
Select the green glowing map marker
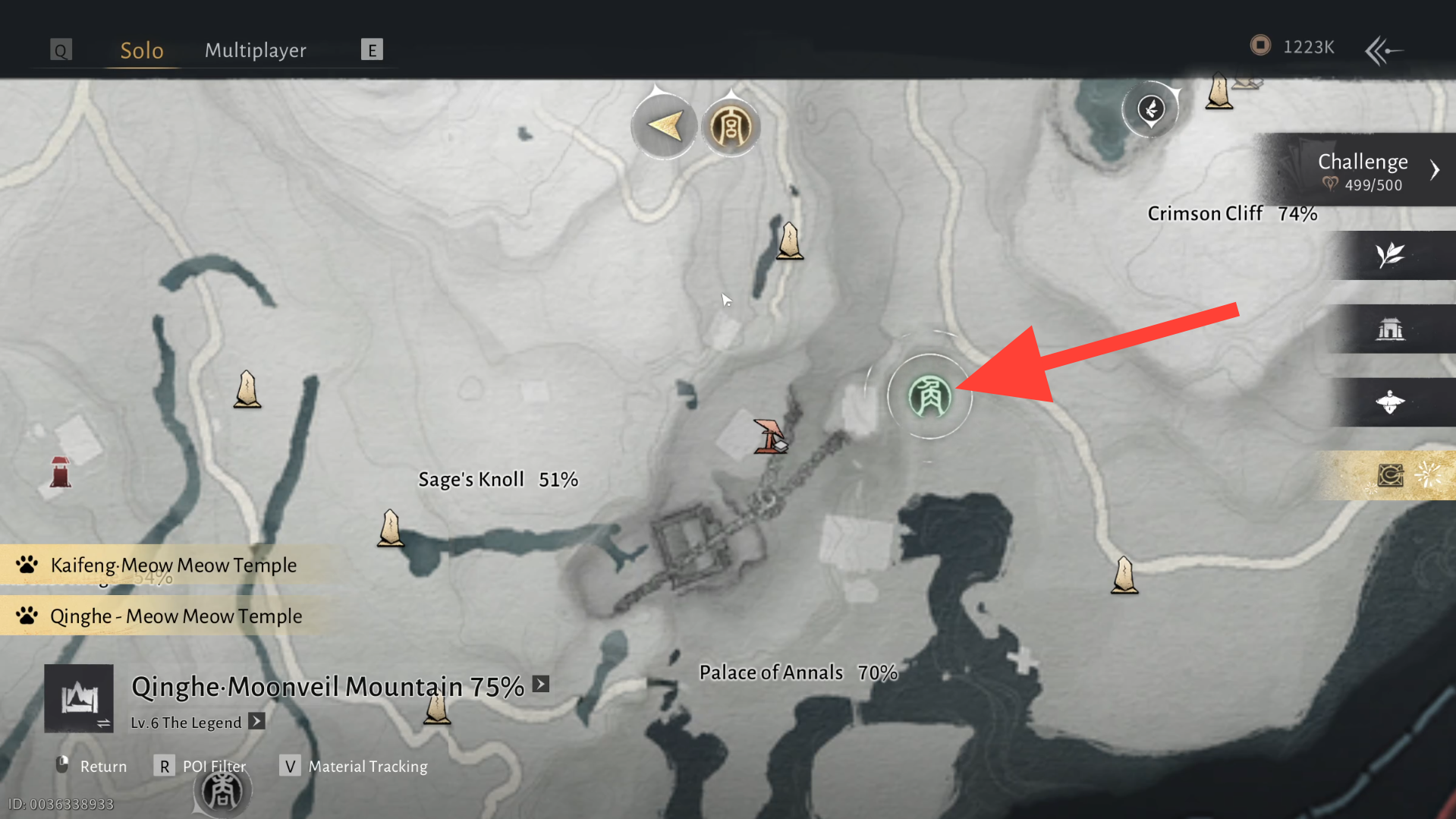click(x=929, y=396)
